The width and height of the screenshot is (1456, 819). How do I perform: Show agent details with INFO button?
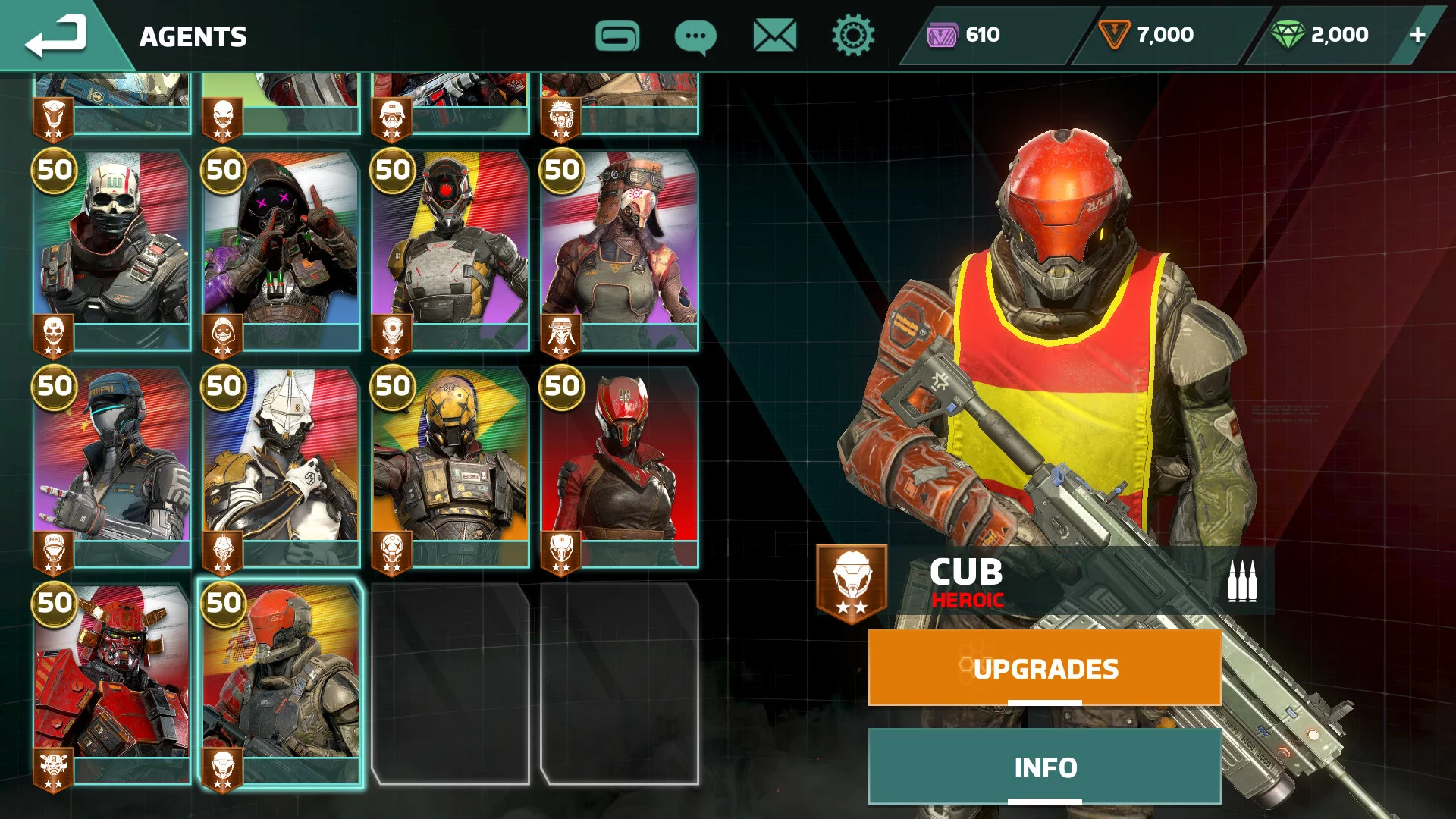click(x=1044, y=767)
